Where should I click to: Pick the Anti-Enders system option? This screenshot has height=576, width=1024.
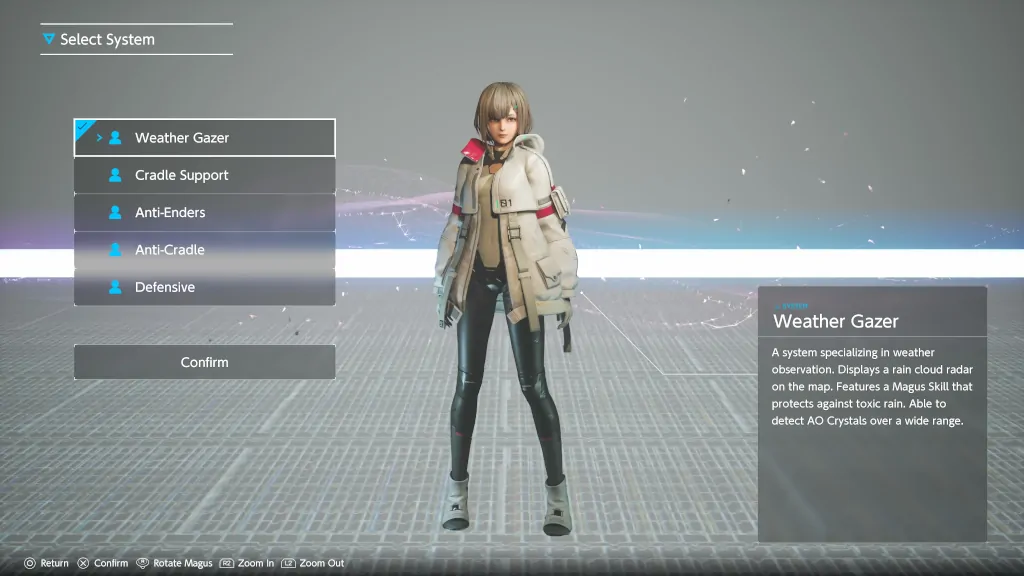(x=204, y=212)
